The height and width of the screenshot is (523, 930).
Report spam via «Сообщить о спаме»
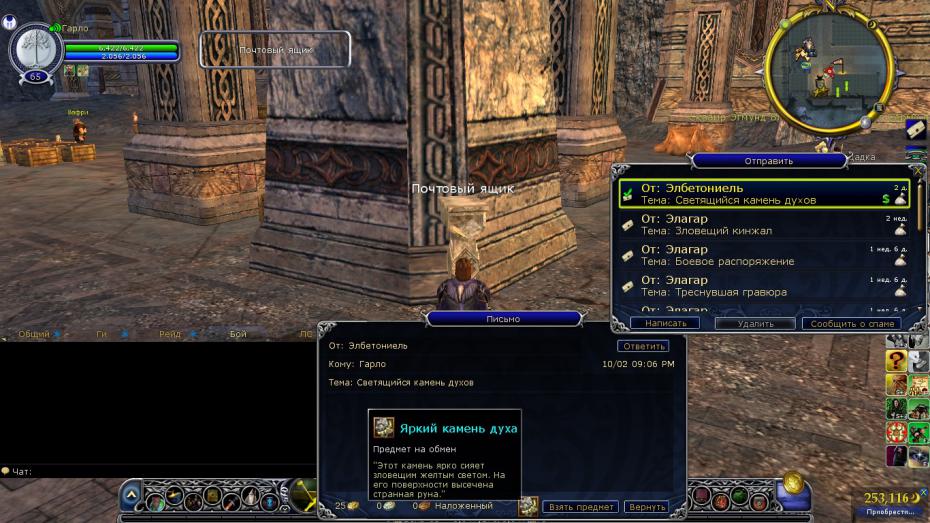(x=853, y=324)
